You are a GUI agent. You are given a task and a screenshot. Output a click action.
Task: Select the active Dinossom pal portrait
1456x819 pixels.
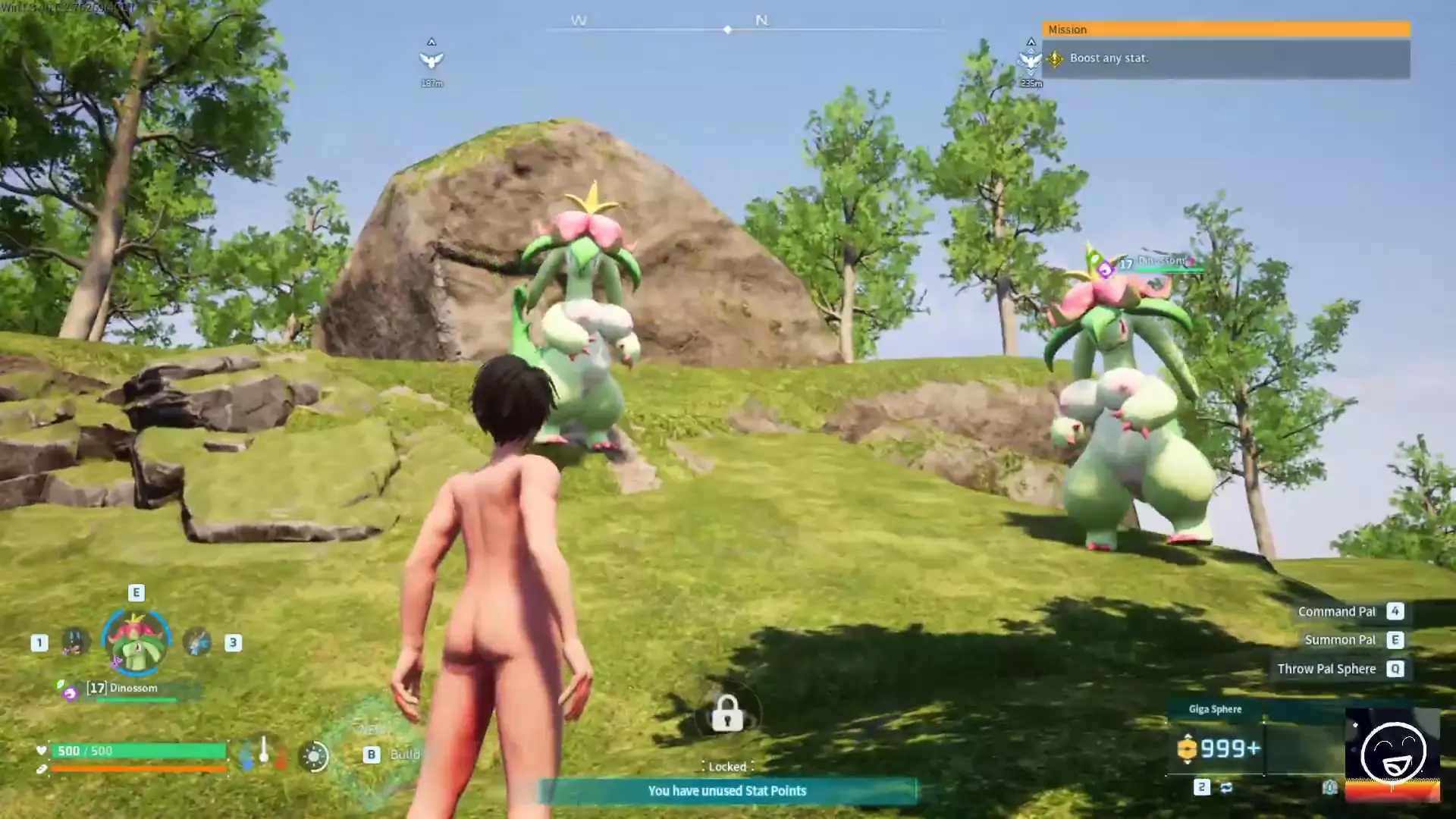pyautogui.click(x=136, y=643)
